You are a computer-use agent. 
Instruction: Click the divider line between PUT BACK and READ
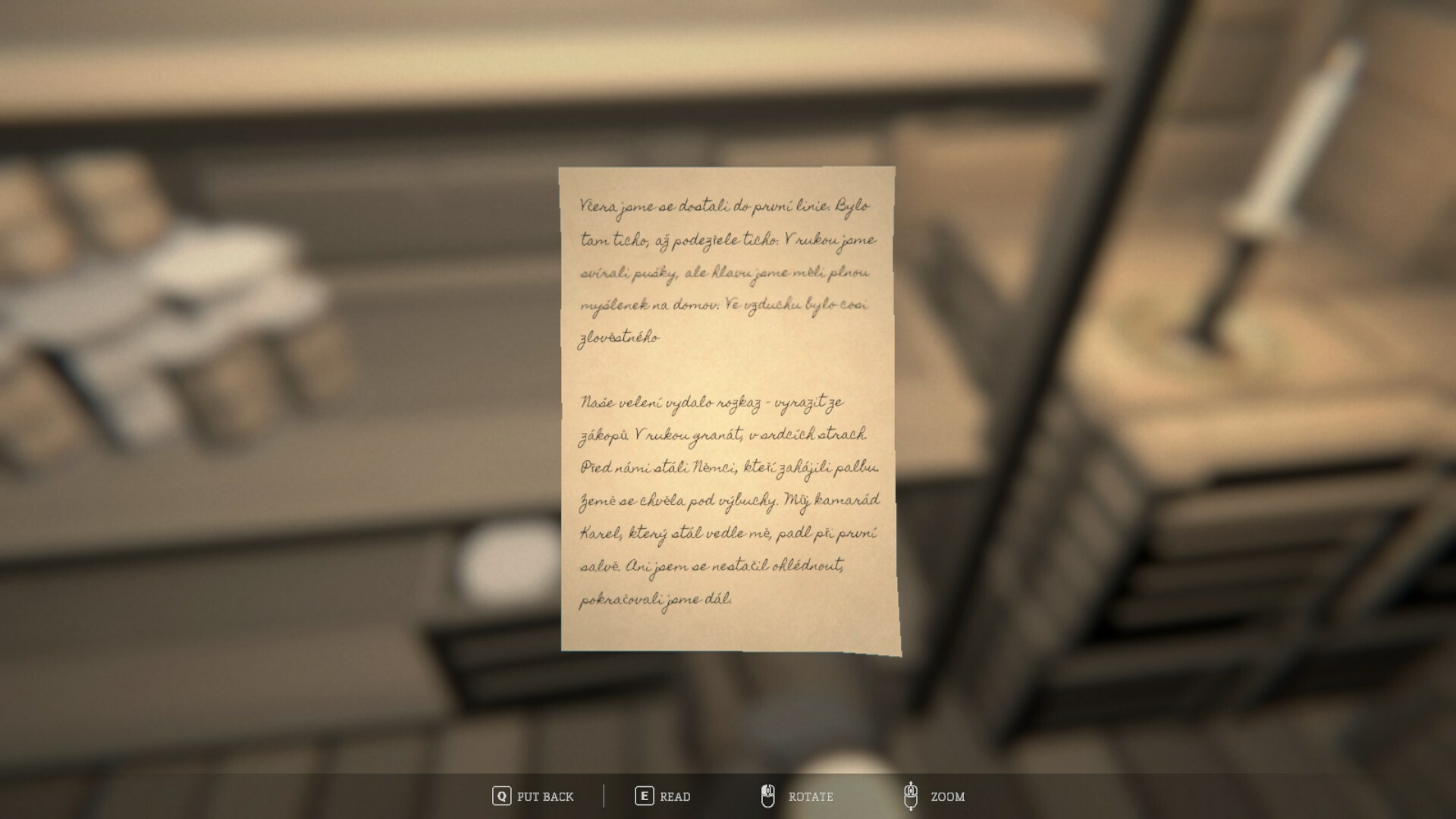point(603,797)
